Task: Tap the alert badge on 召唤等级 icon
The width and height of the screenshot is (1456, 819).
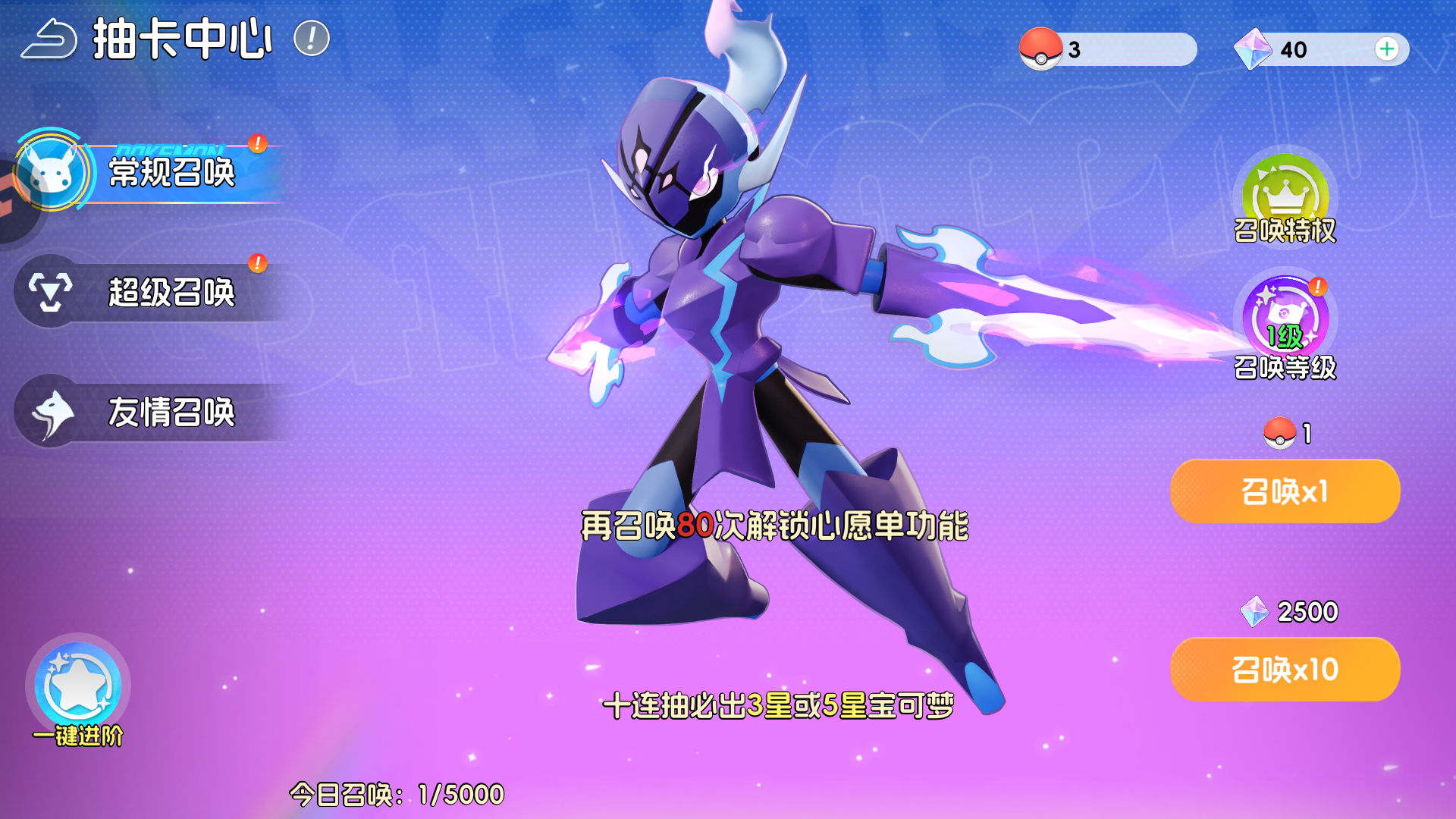Action: (1317, 288)
